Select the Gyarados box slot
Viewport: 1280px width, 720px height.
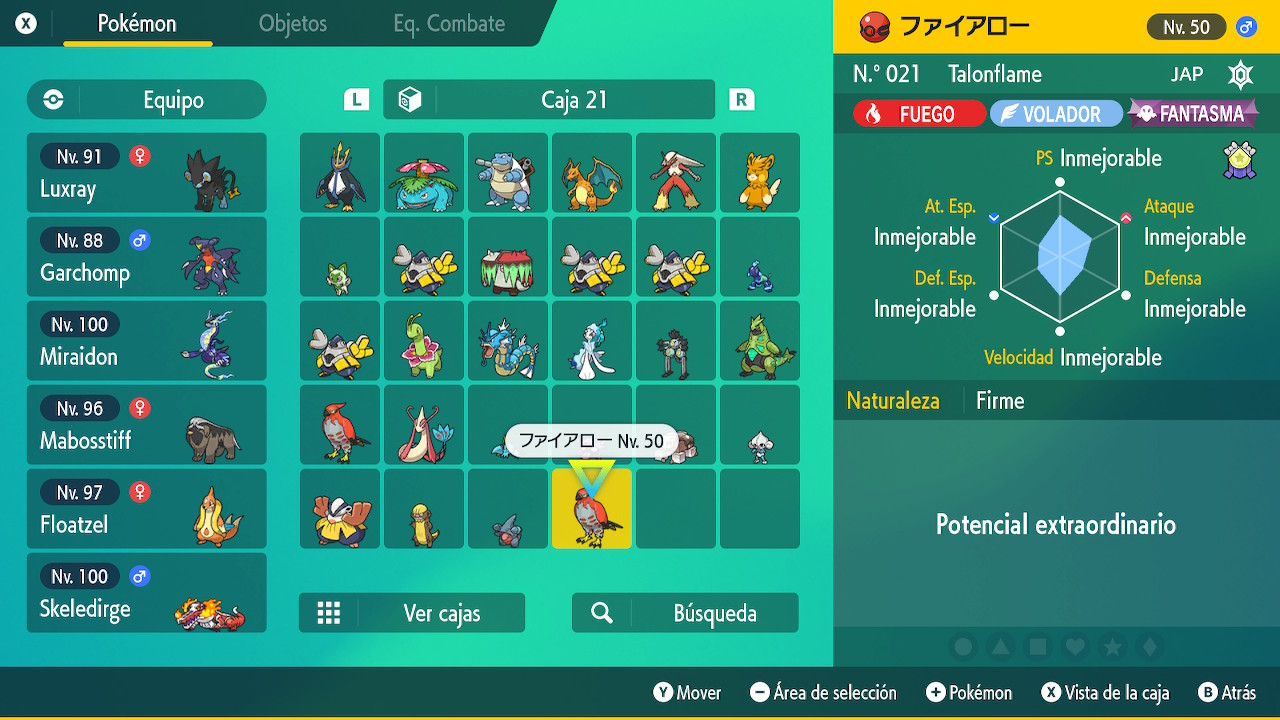pyautogui.click(x=508, y=341)
